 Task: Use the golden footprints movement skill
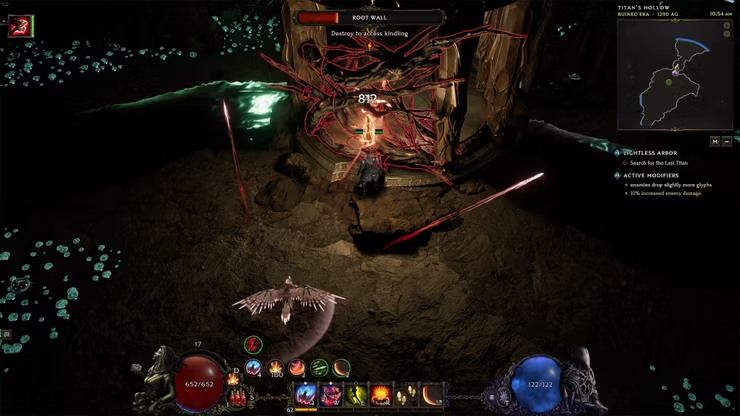(406, 394)
